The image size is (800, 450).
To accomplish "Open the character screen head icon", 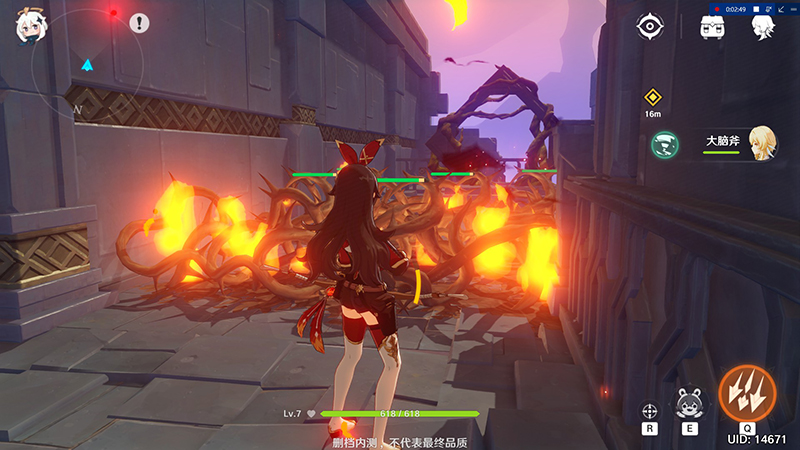I will [x=765, y=27].
